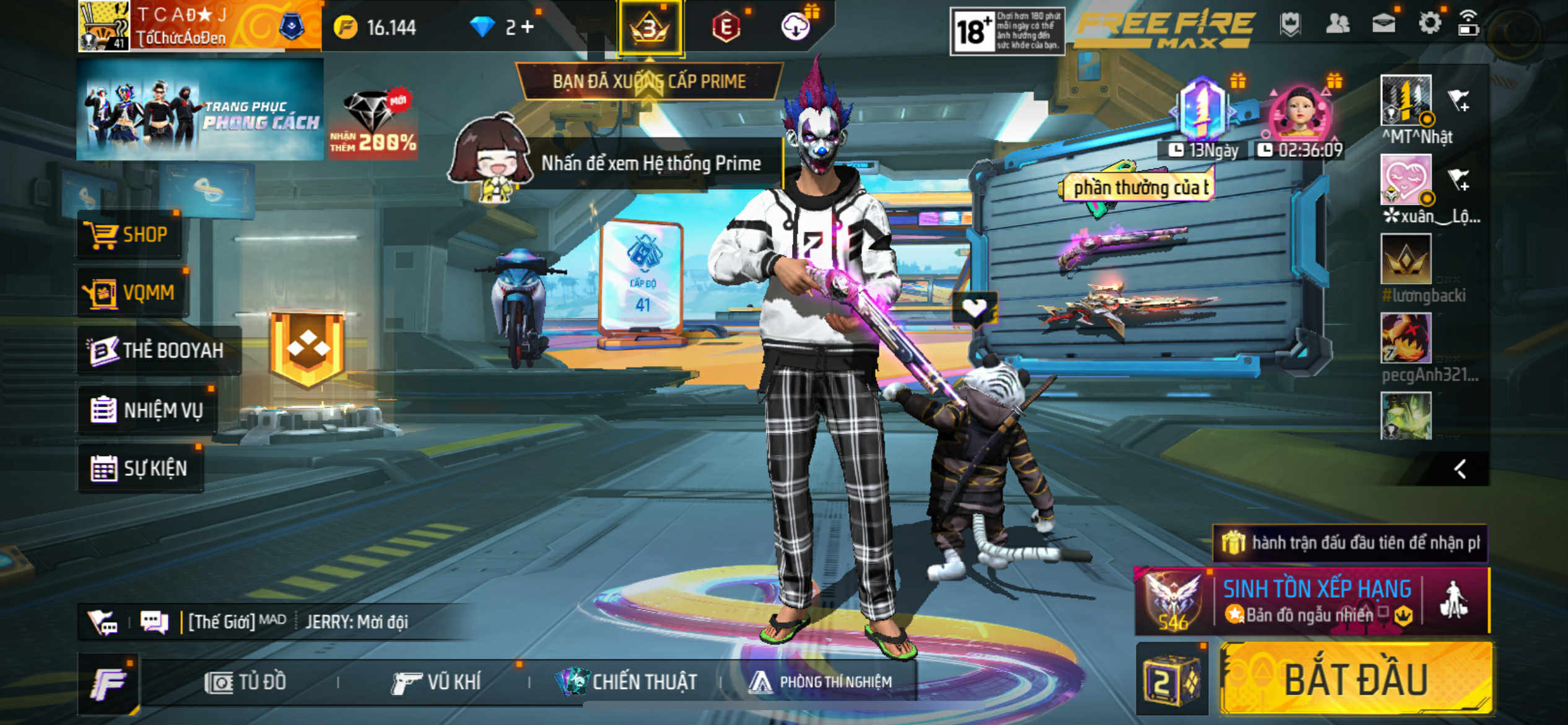1568x725 pixels.
Task: Open the SHOP menu
Action: tap(130, 235)
